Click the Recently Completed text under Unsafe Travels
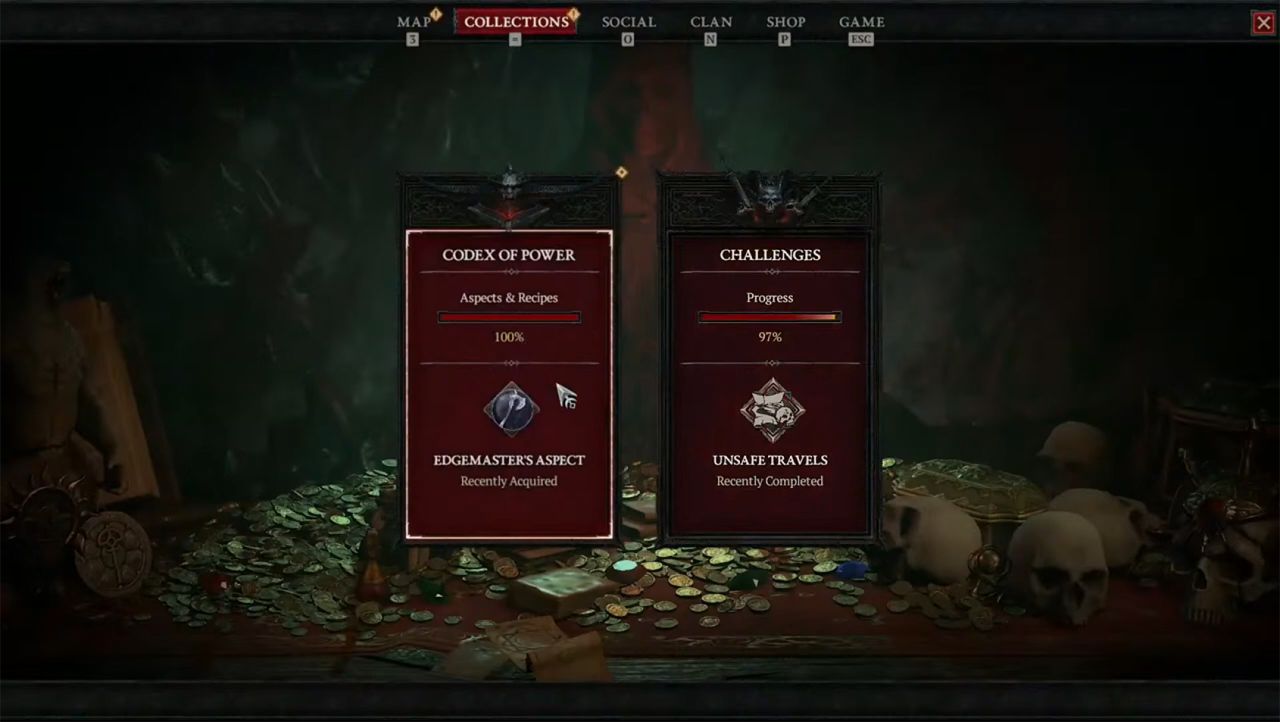The height and width of the screenshot is (722, 1280). (769, 481)
